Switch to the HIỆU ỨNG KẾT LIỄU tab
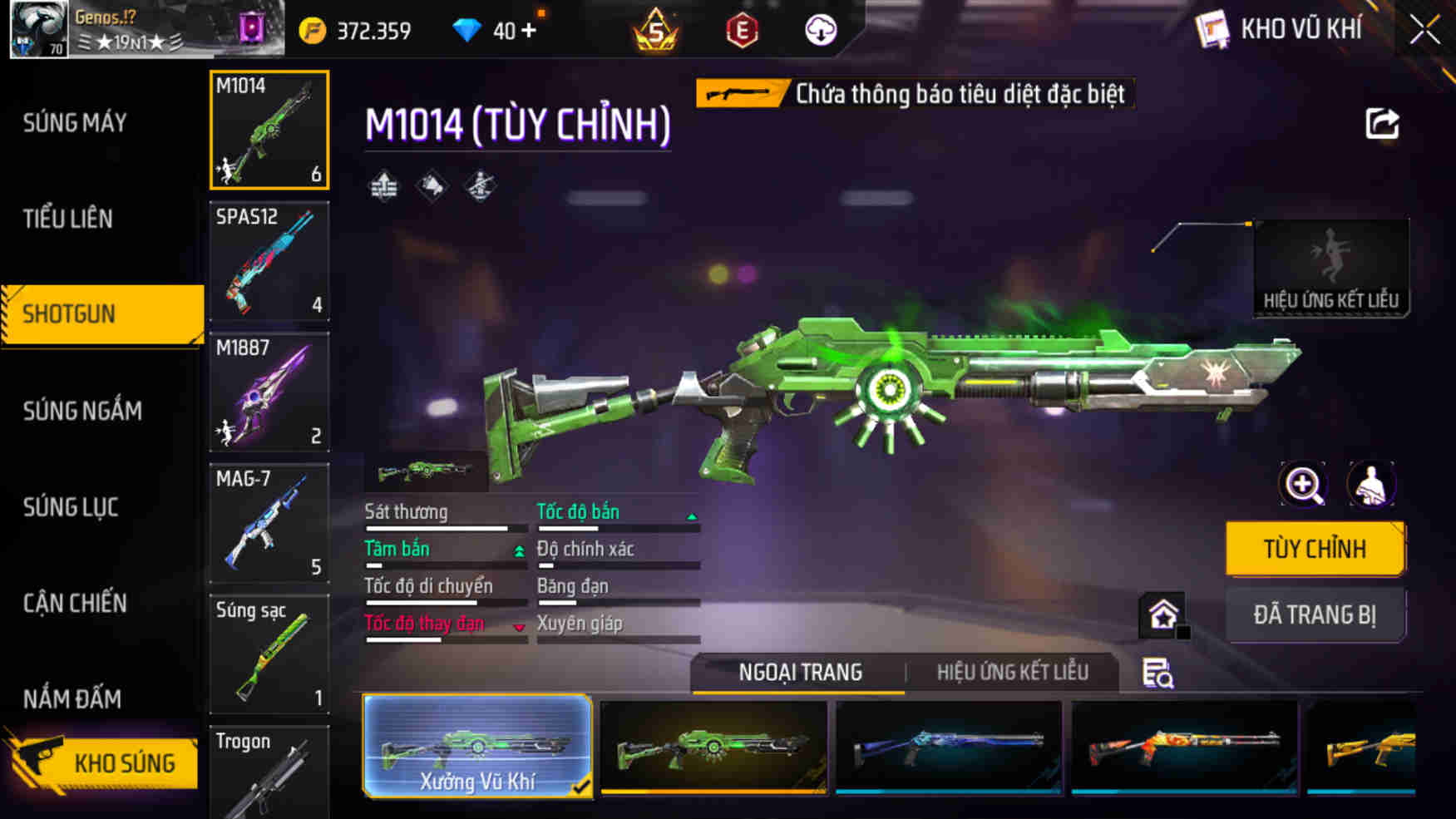This screenshot has height=819, width=1456. (1013, 672)
